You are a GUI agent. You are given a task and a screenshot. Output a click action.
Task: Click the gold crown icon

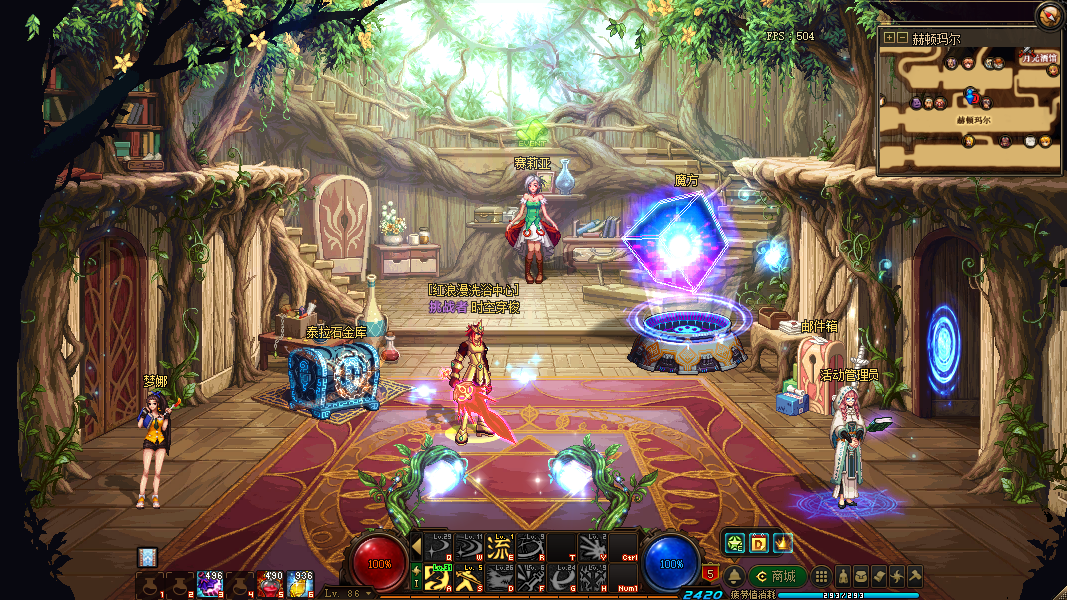point(781,543)
